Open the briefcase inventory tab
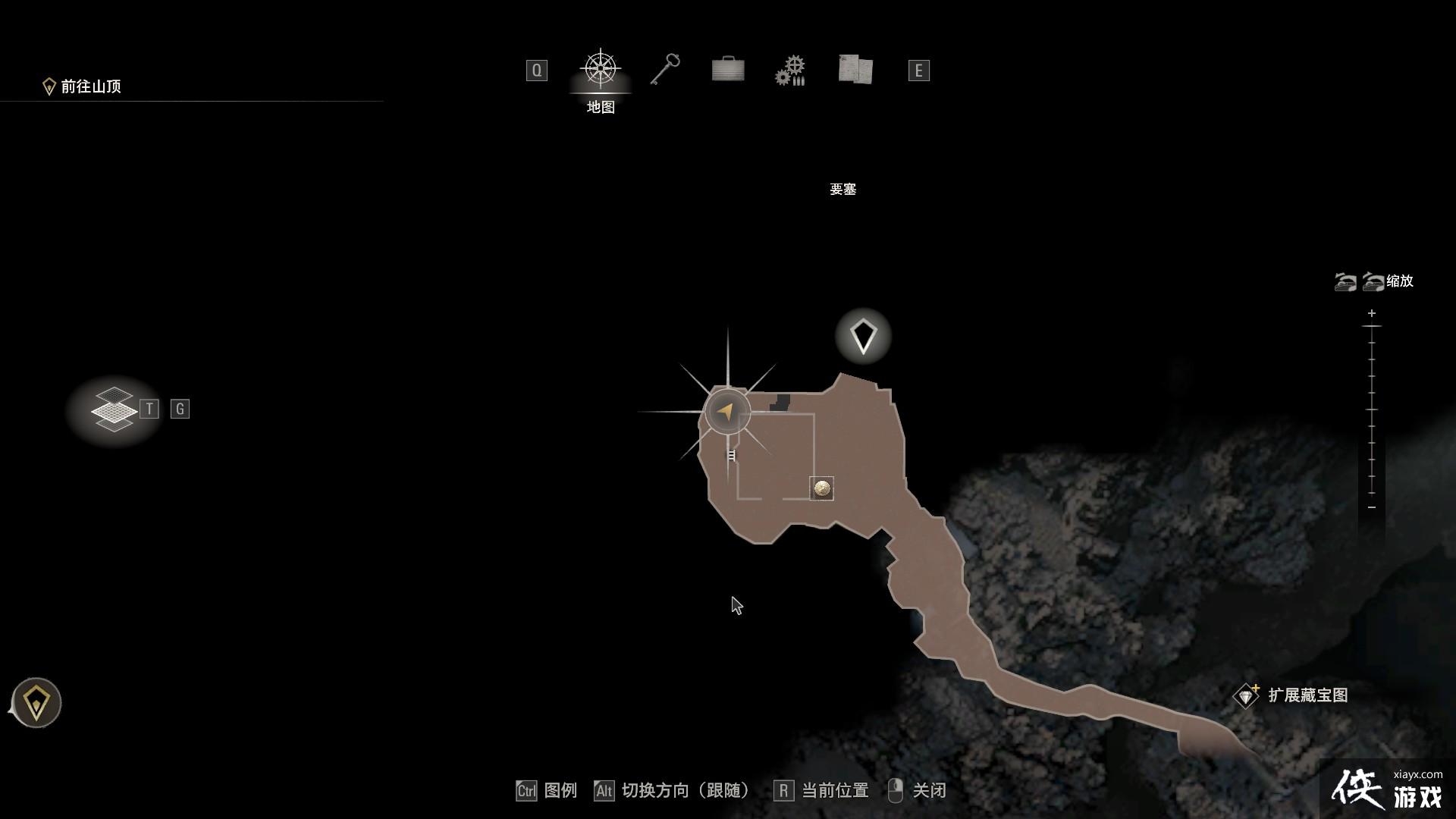This screenshot has width=1456, height=819. [x=727, y=69]
